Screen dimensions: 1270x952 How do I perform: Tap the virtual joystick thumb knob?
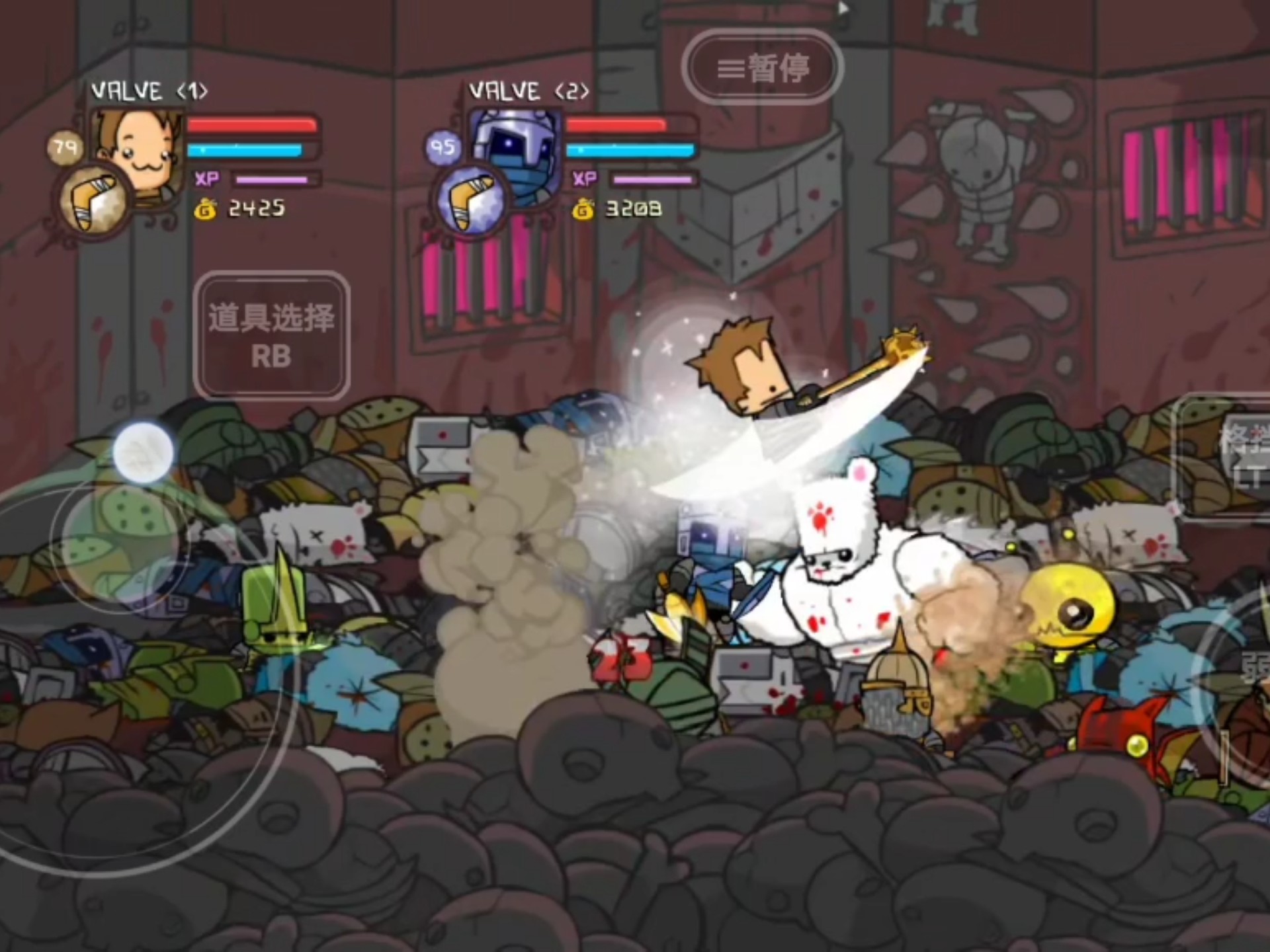coord(143,452)
